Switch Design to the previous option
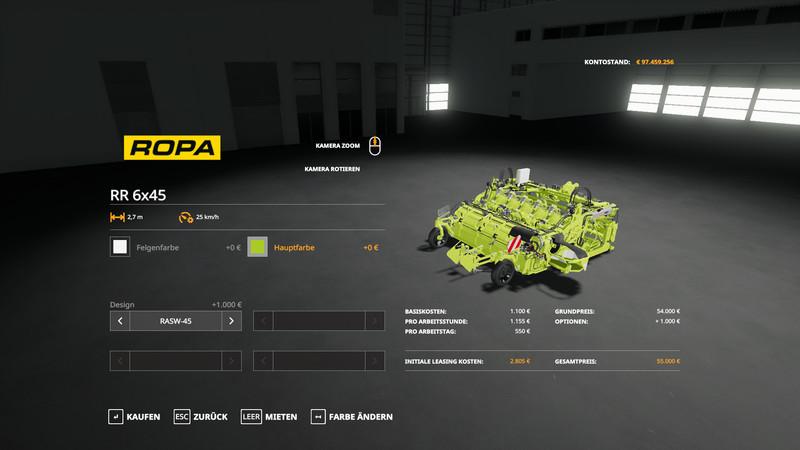 point(120,321)
